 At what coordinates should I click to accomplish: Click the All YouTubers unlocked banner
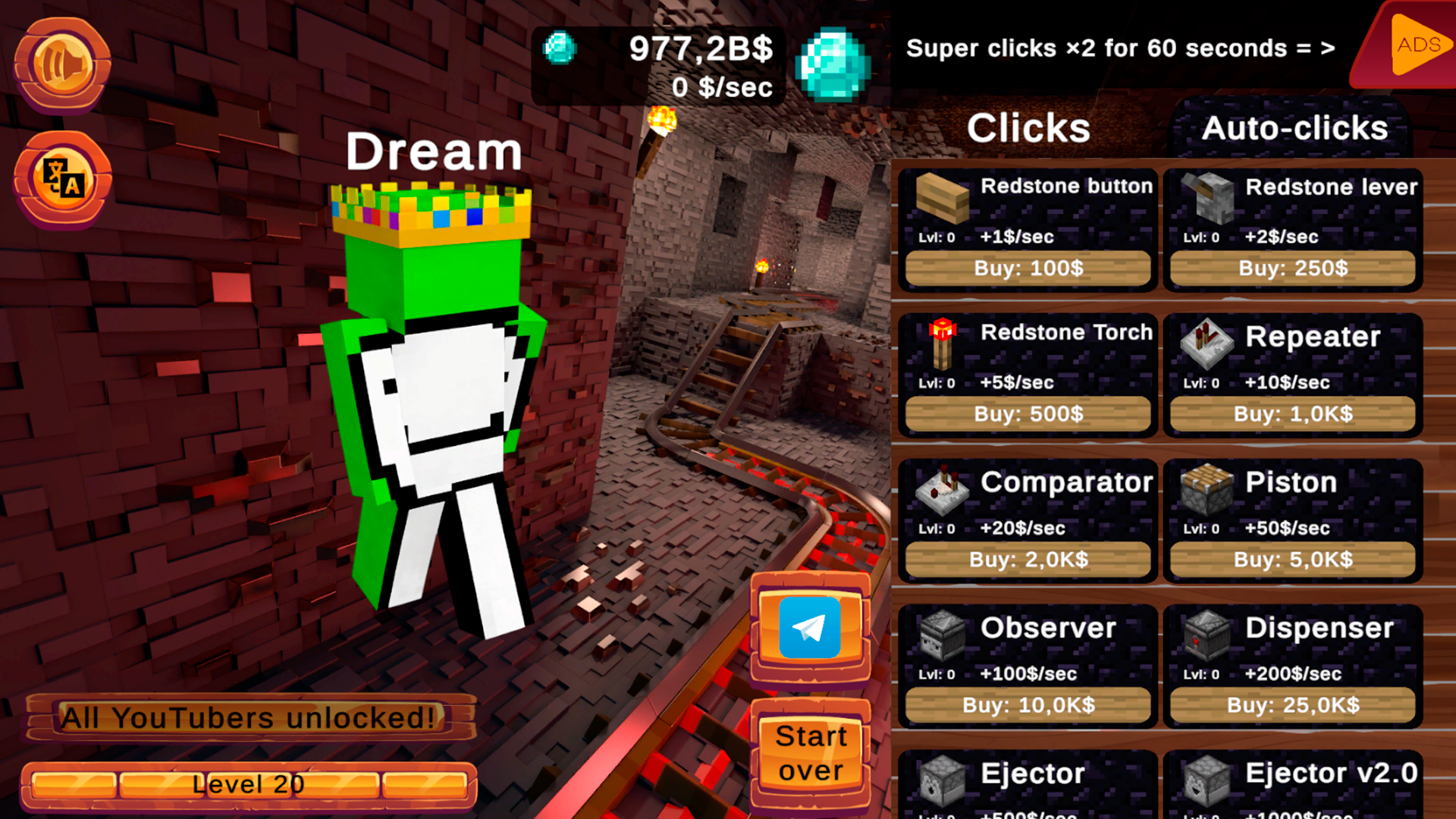tap(250, 717)
